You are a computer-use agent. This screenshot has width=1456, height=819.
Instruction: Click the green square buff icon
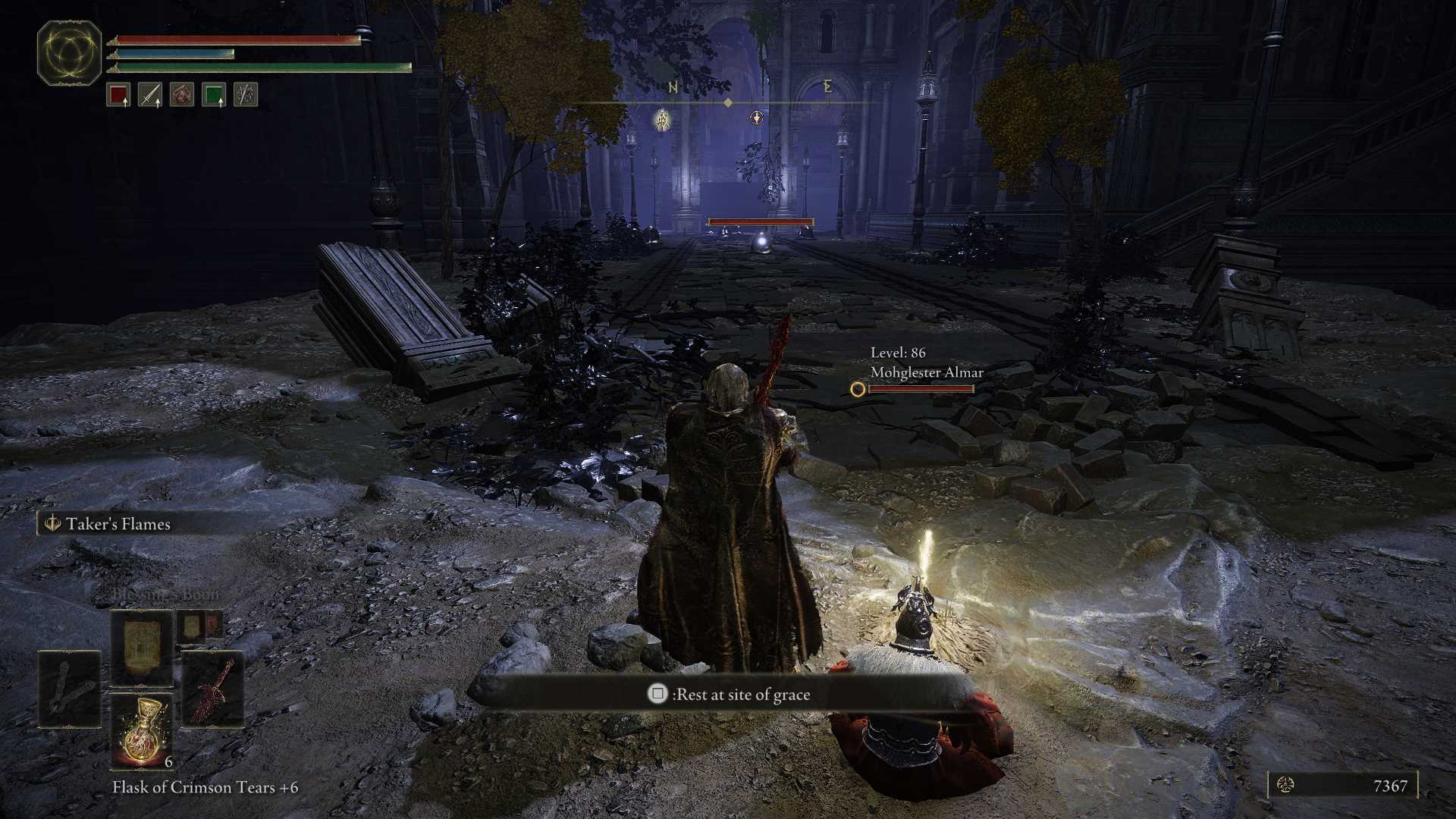point(214,95)
